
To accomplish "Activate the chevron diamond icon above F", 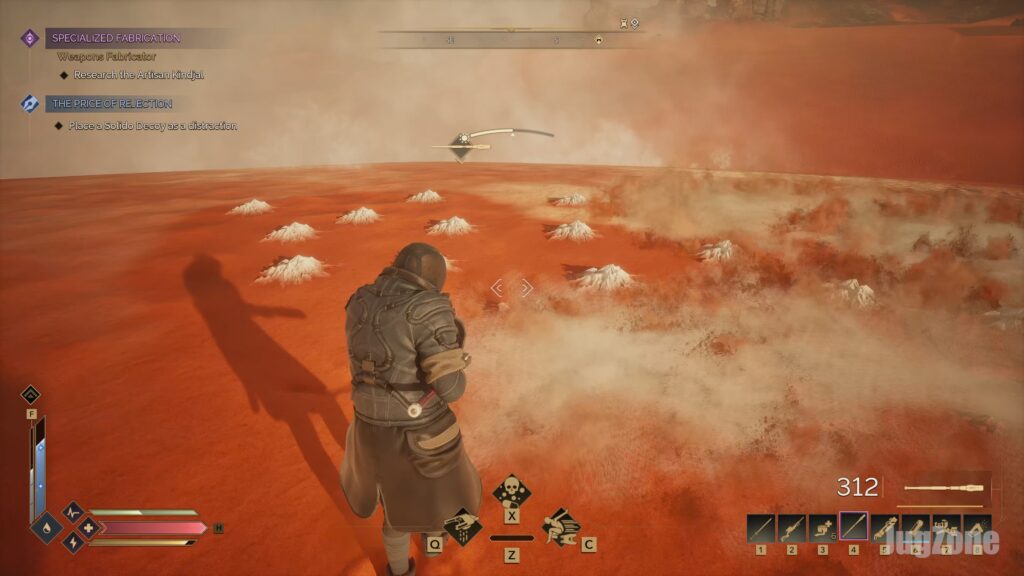I will (x=31, y=395).
